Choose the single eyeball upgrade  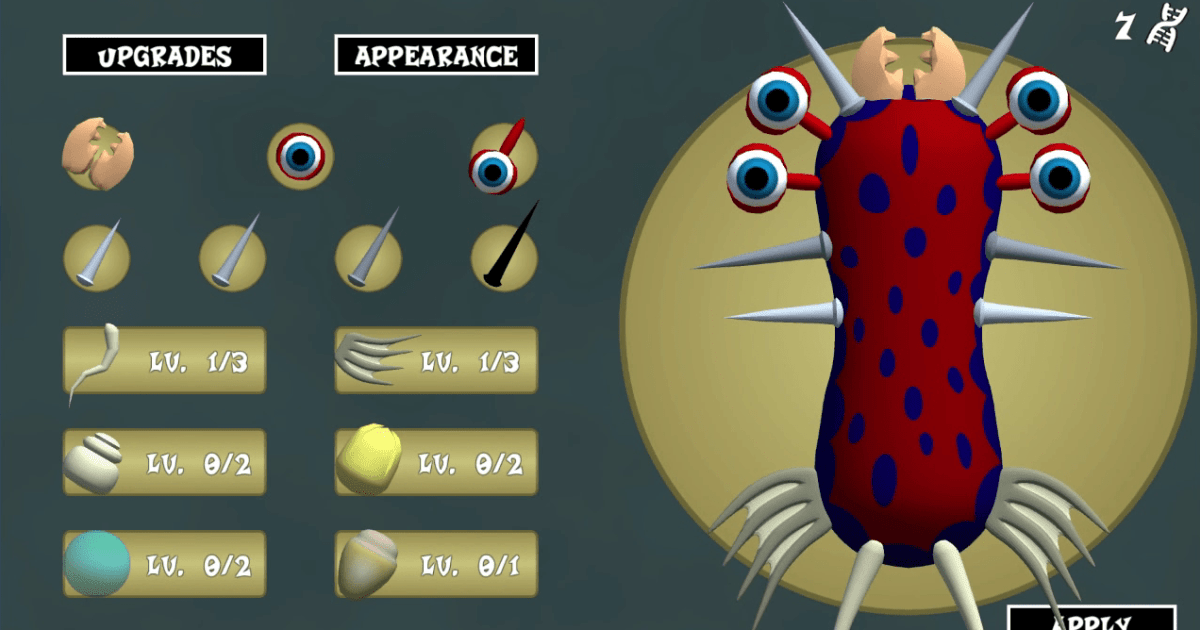(300, 156)
